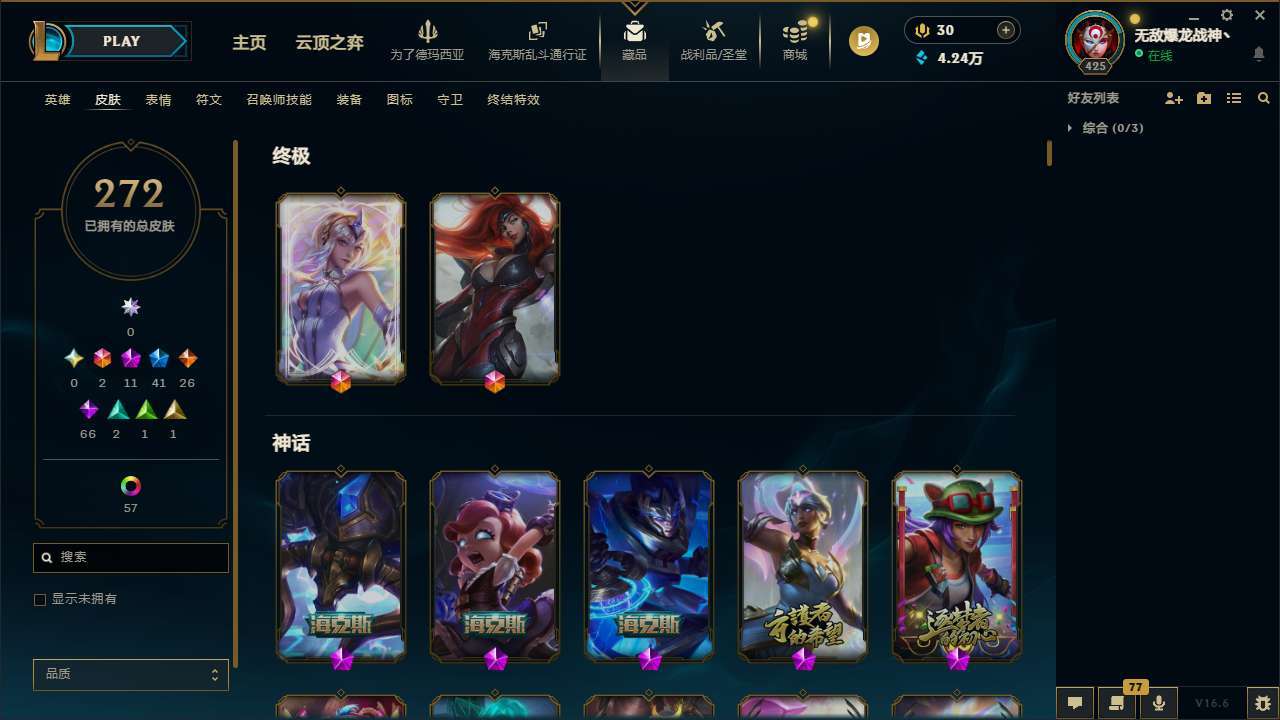1280x720 pixels.
Task: Click the create friend group folder icon
Action: point(1204,98)
